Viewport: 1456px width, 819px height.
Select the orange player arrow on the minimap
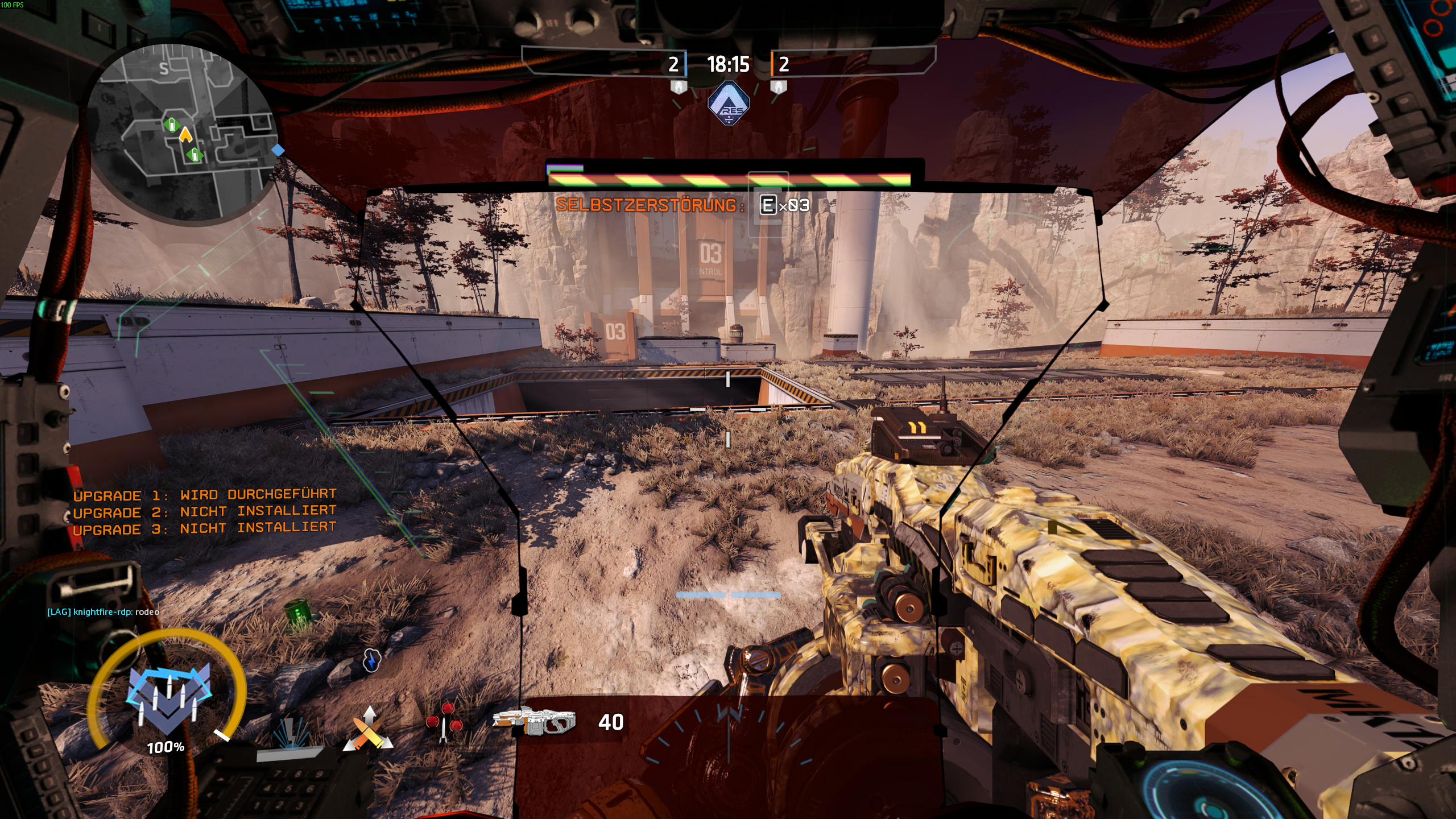185,135
